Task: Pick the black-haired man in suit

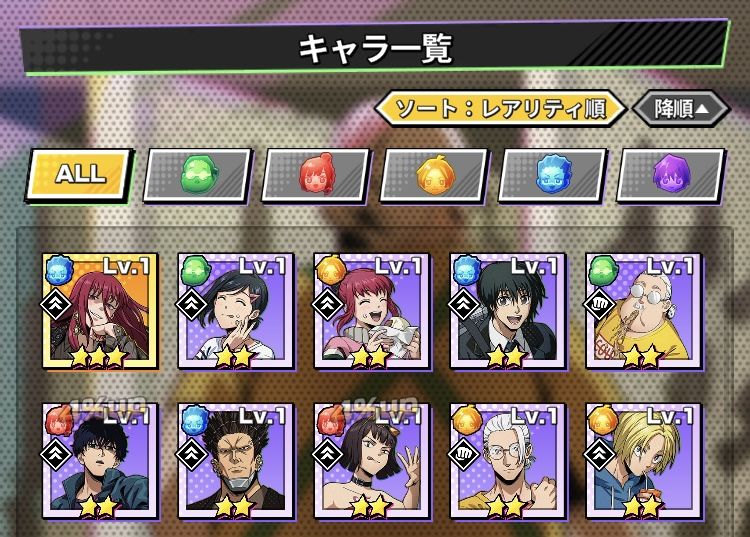Action: (x=507, y=310)
